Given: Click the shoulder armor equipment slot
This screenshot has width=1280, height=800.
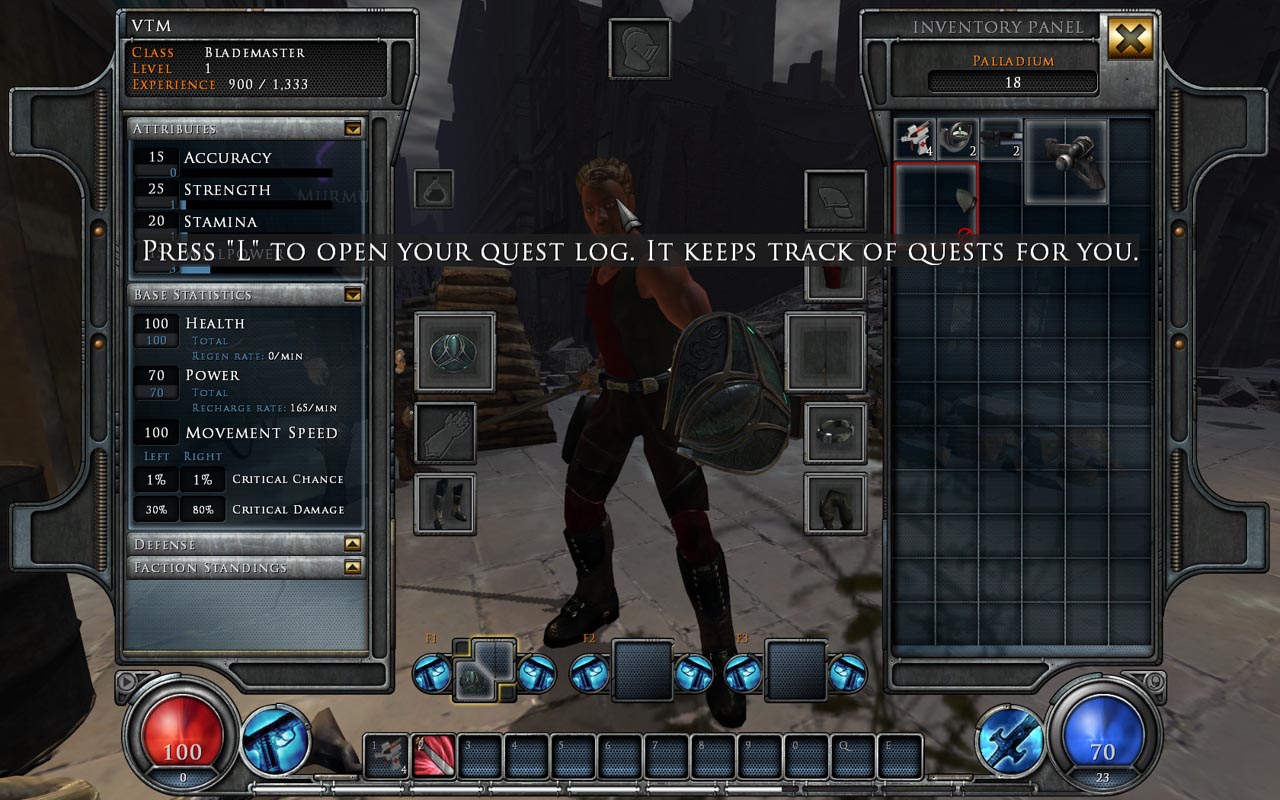Looking at the screenshot, I should (x=835, y=200).
